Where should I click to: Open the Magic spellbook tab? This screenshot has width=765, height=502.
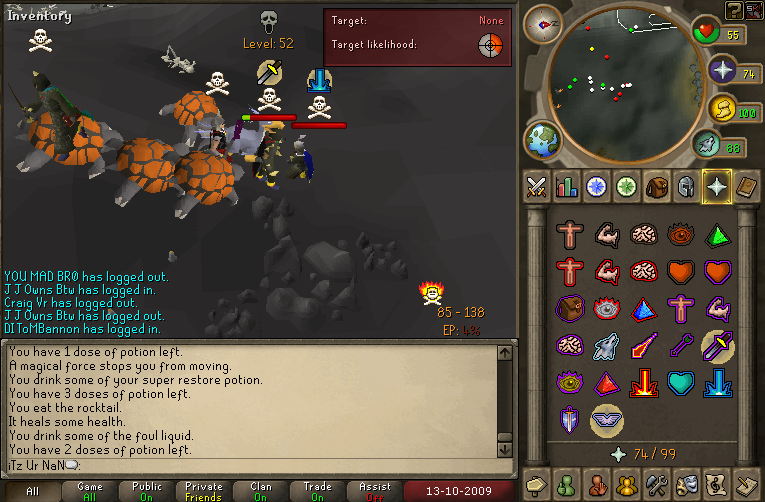point(746,186)
